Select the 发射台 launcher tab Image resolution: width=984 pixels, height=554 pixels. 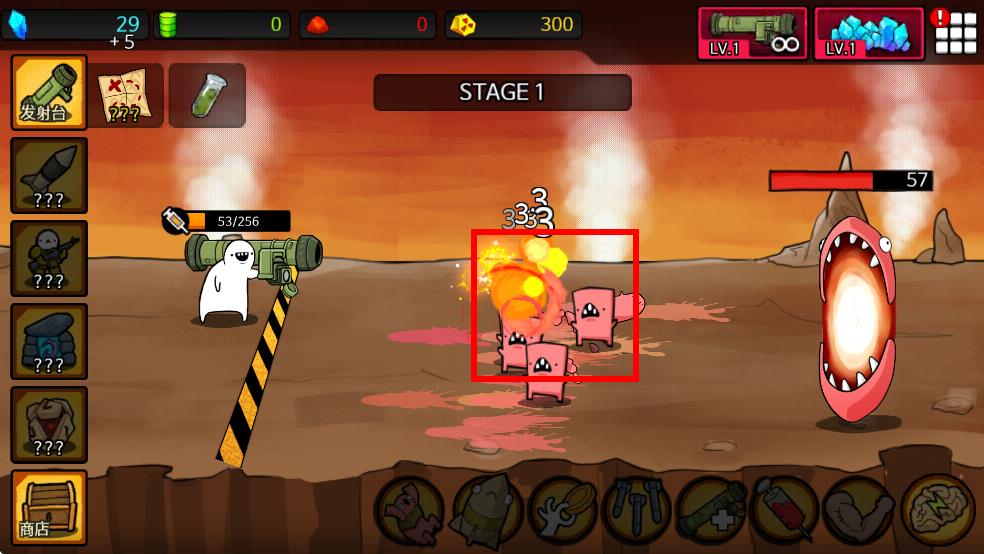click(48, 92)
